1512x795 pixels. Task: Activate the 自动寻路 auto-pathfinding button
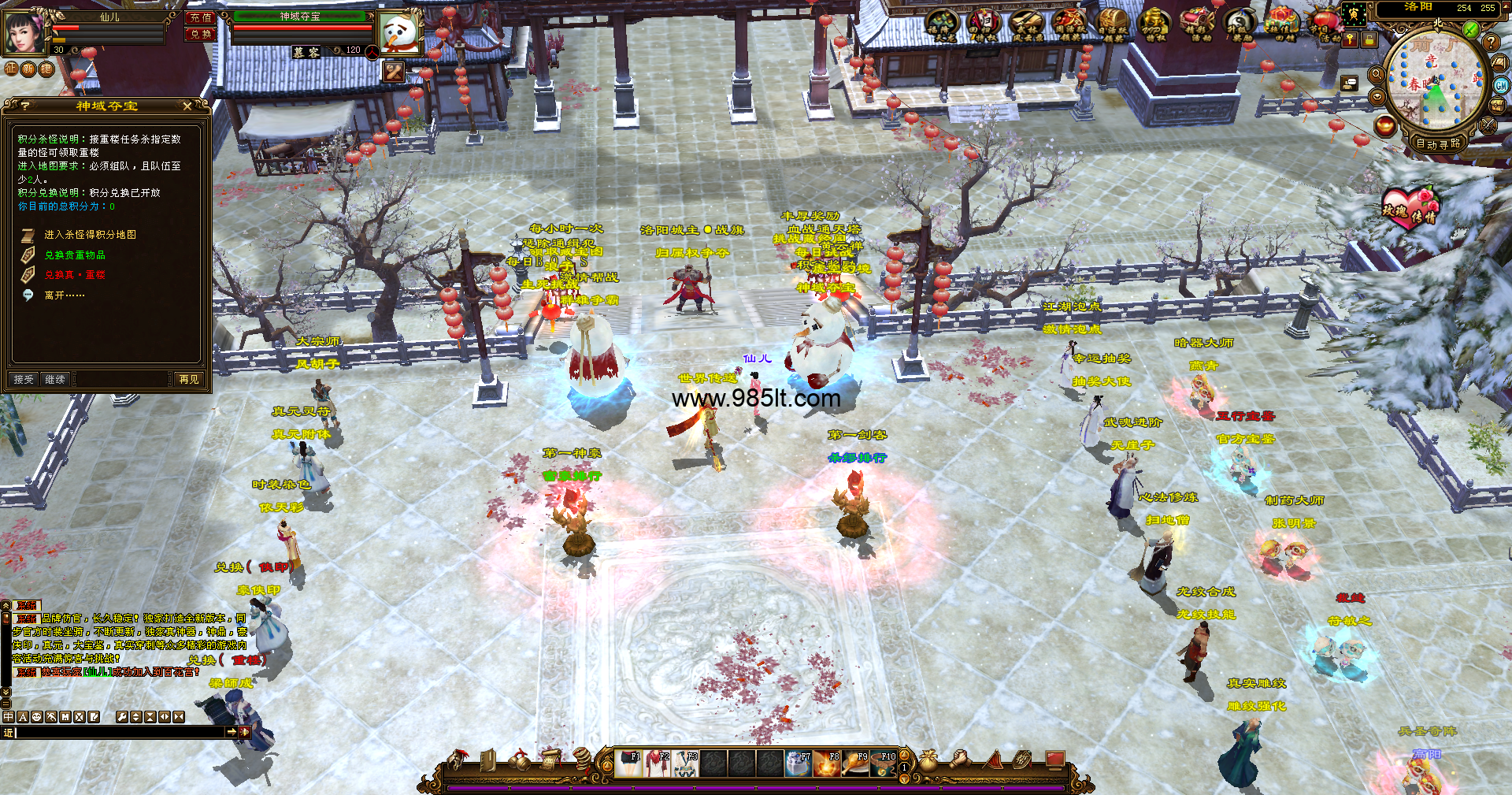(x=1438, y=143)
